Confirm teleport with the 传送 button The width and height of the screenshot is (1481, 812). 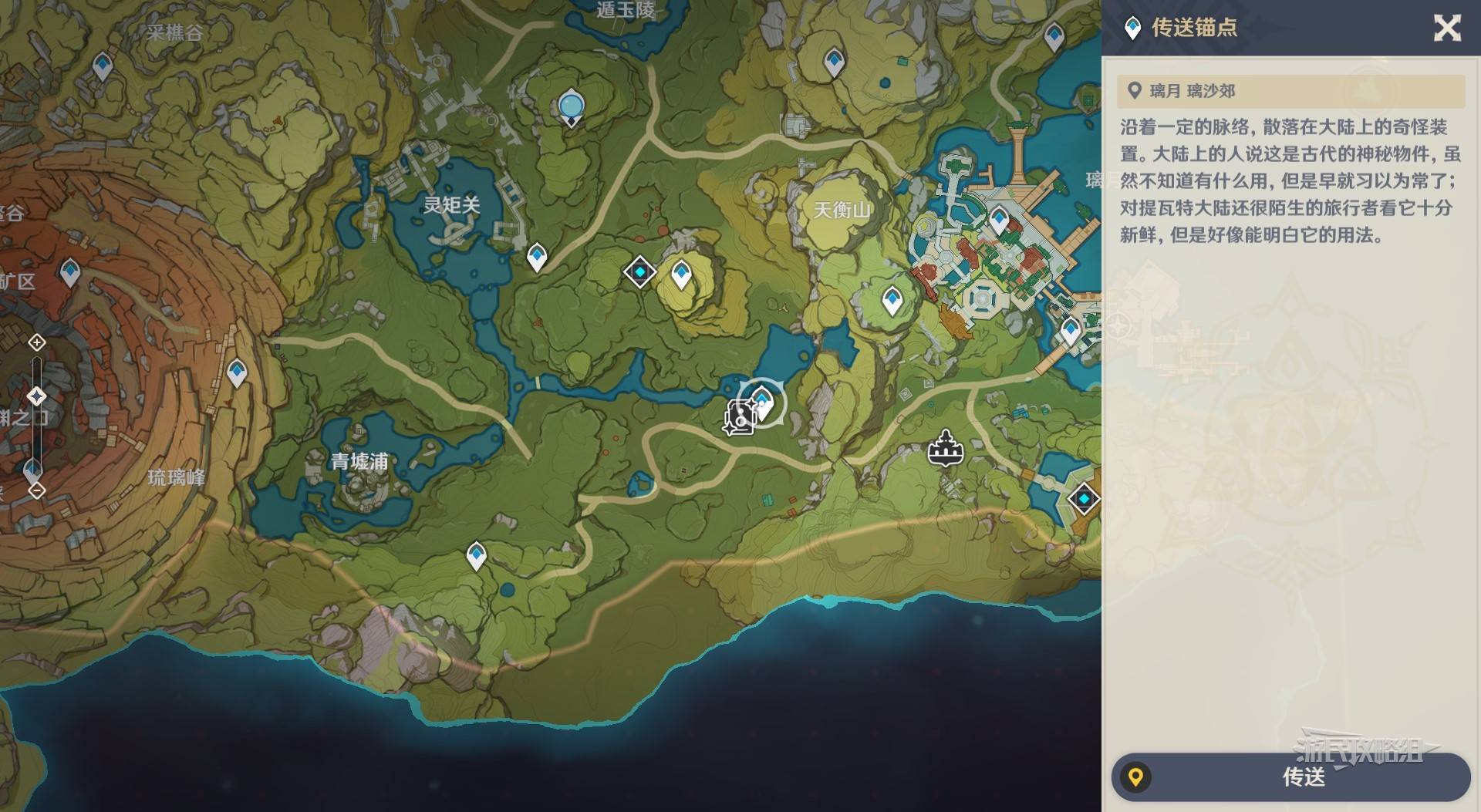(x=1290, y=777)
